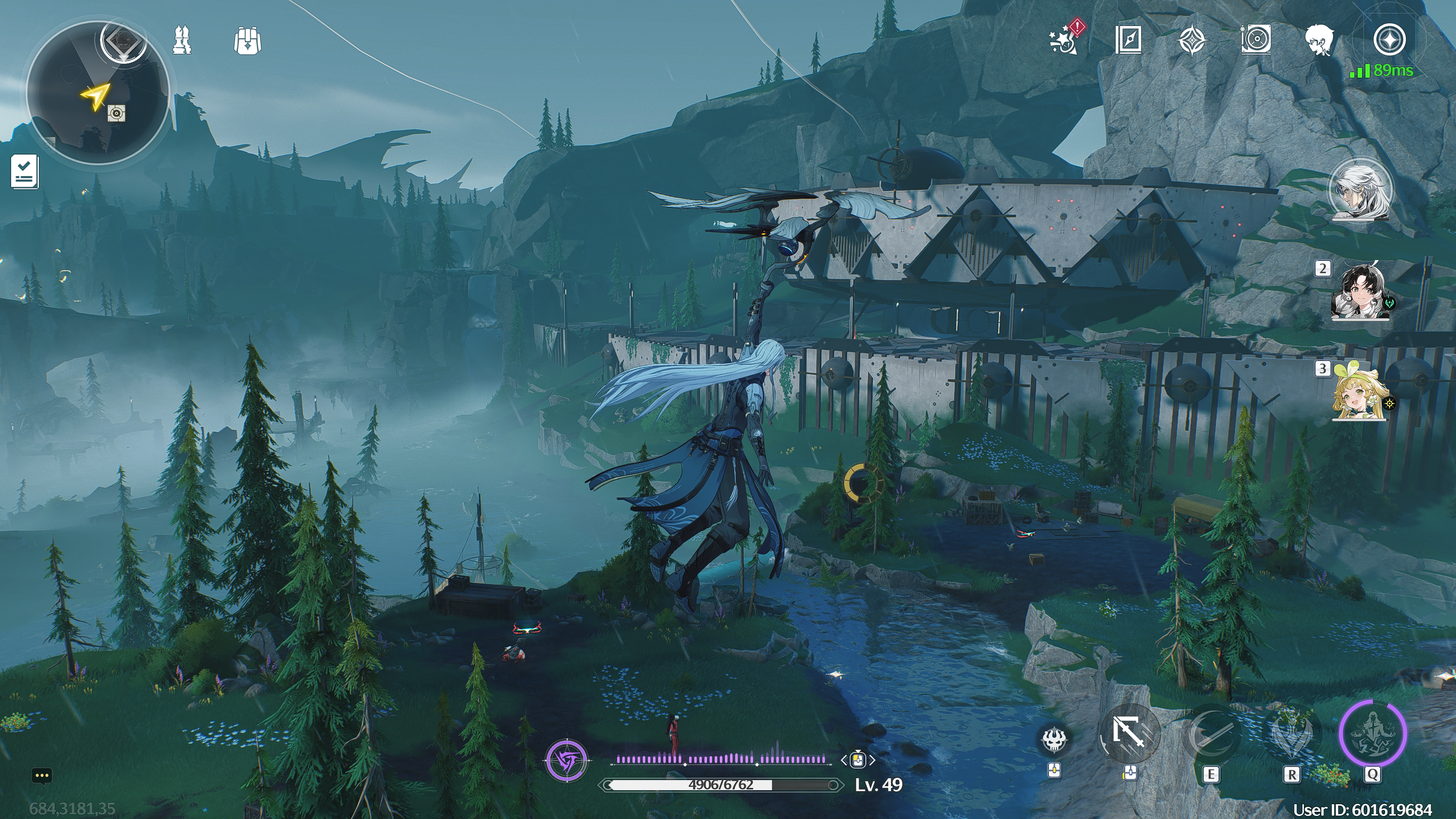Open the speaker-shaped icon in top bar
Viewport: 1456px width, 819px height.
(1255, 39)
